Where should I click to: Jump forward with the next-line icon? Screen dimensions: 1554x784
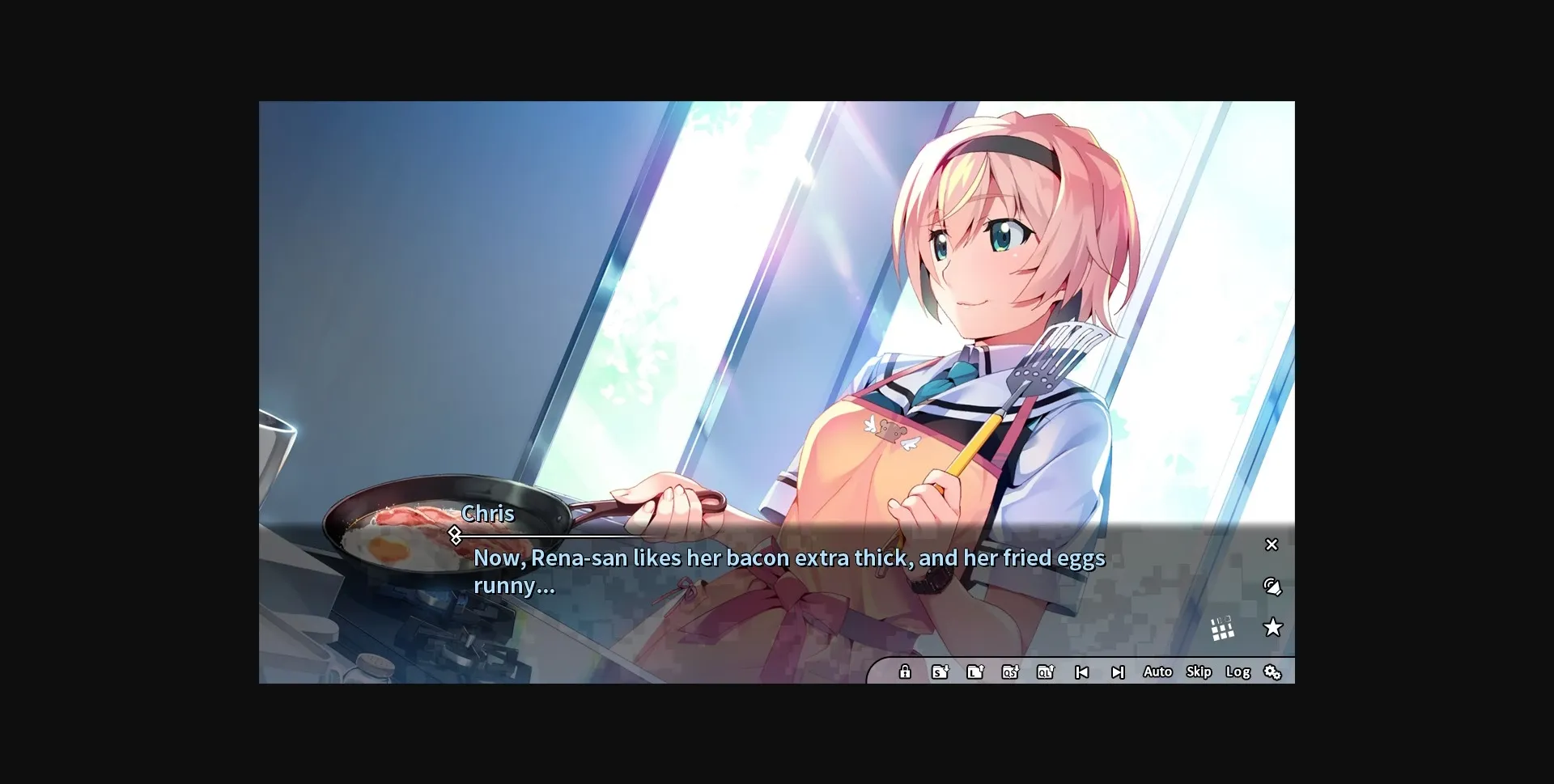tap(1119, 672)
